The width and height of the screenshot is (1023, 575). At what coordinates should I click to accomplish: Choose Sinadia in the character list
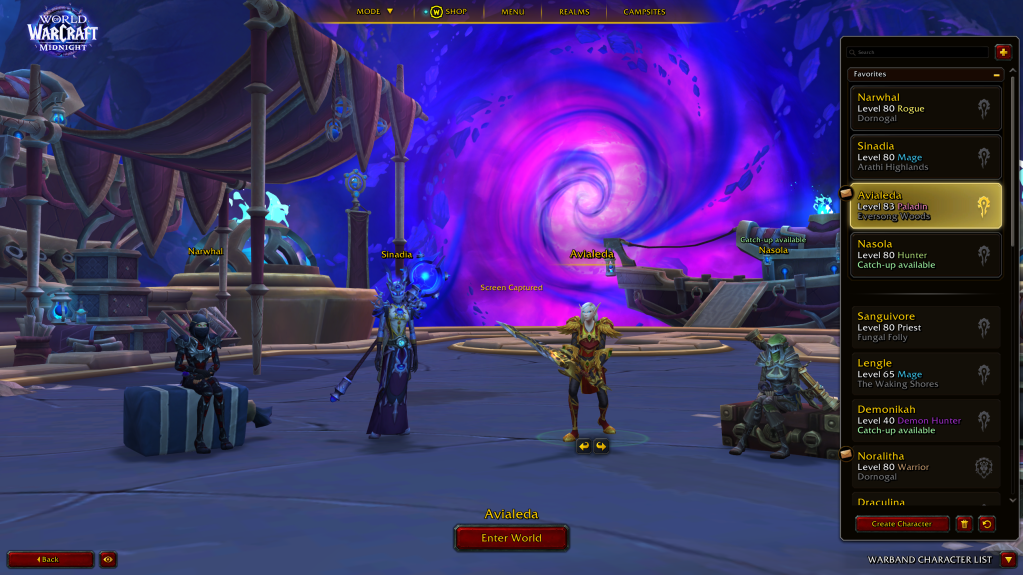(924, 156)
